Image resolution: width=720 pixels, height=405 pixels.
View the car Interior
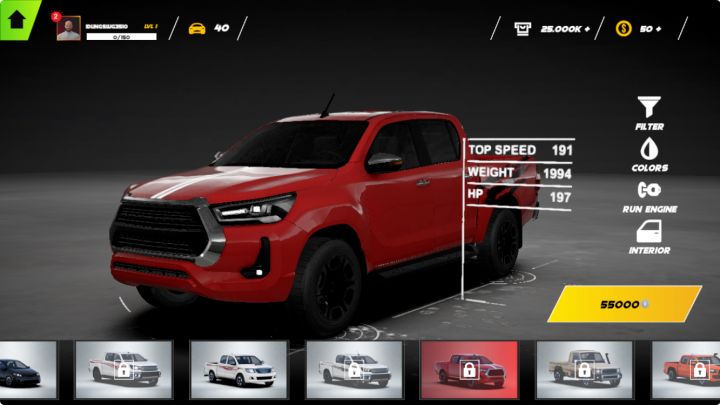point(649,236)
